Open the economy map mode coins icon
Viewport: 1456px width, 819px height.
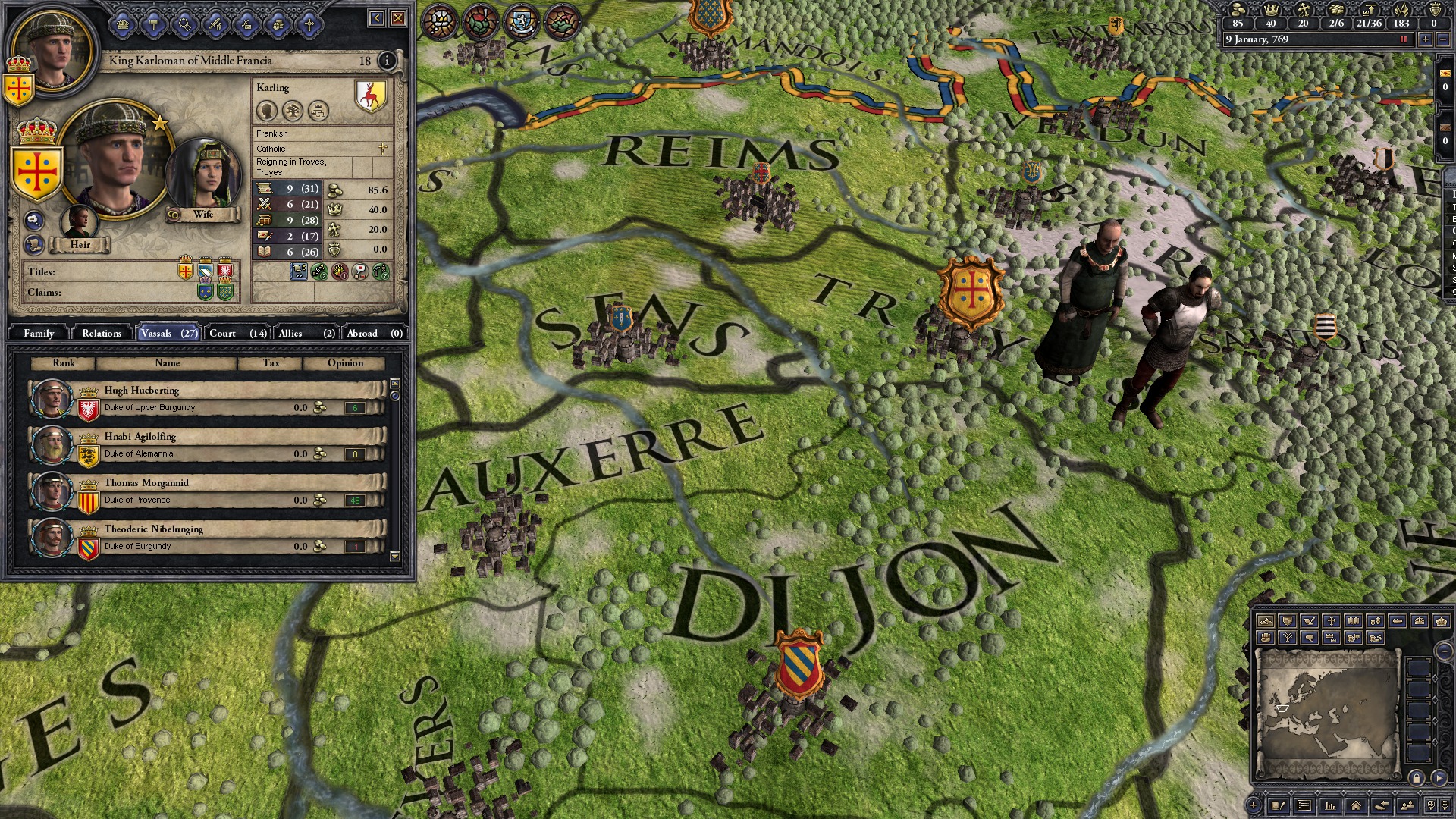pyautogui.click(x=1374, y=621)
